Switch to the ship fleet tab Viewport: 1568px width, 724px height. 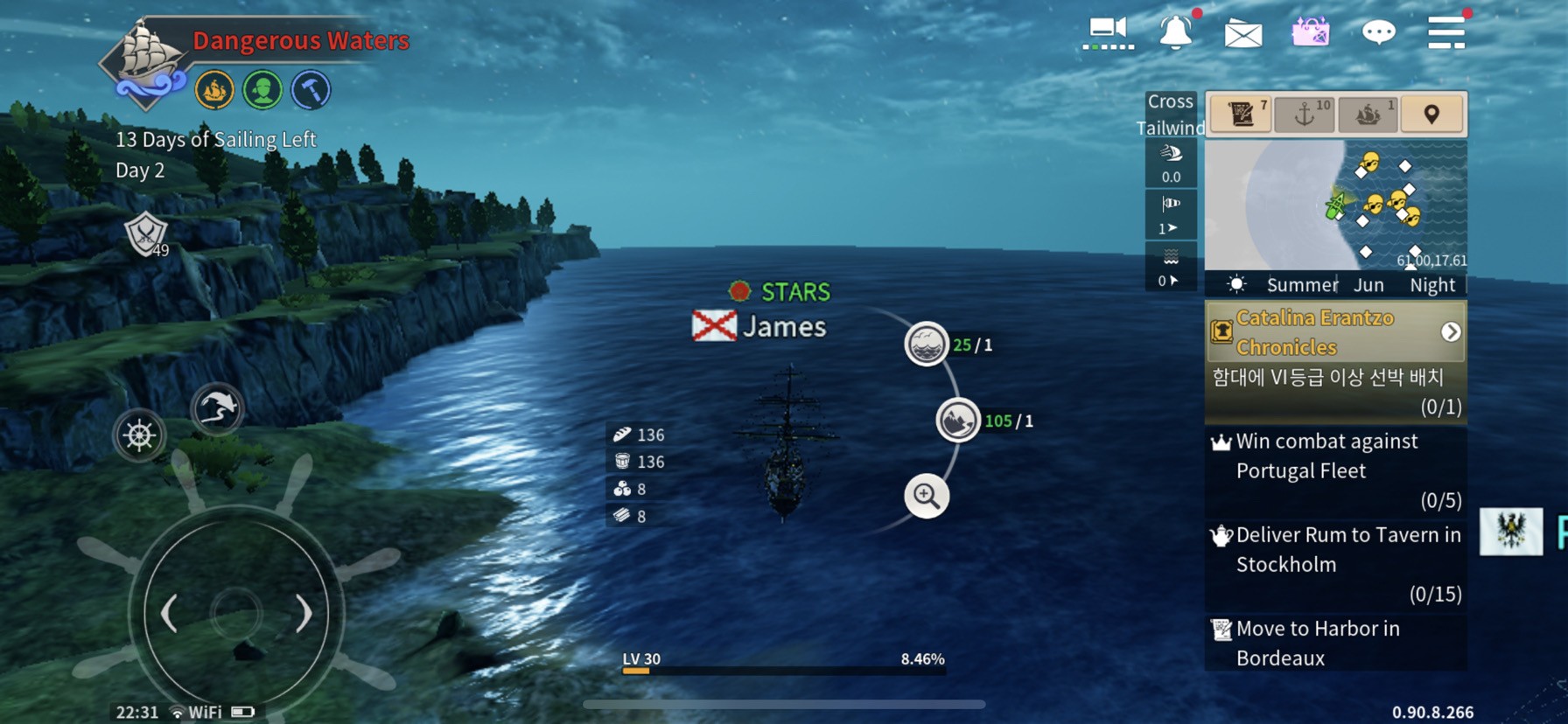pyautogui.click(x=1368, y=114)
